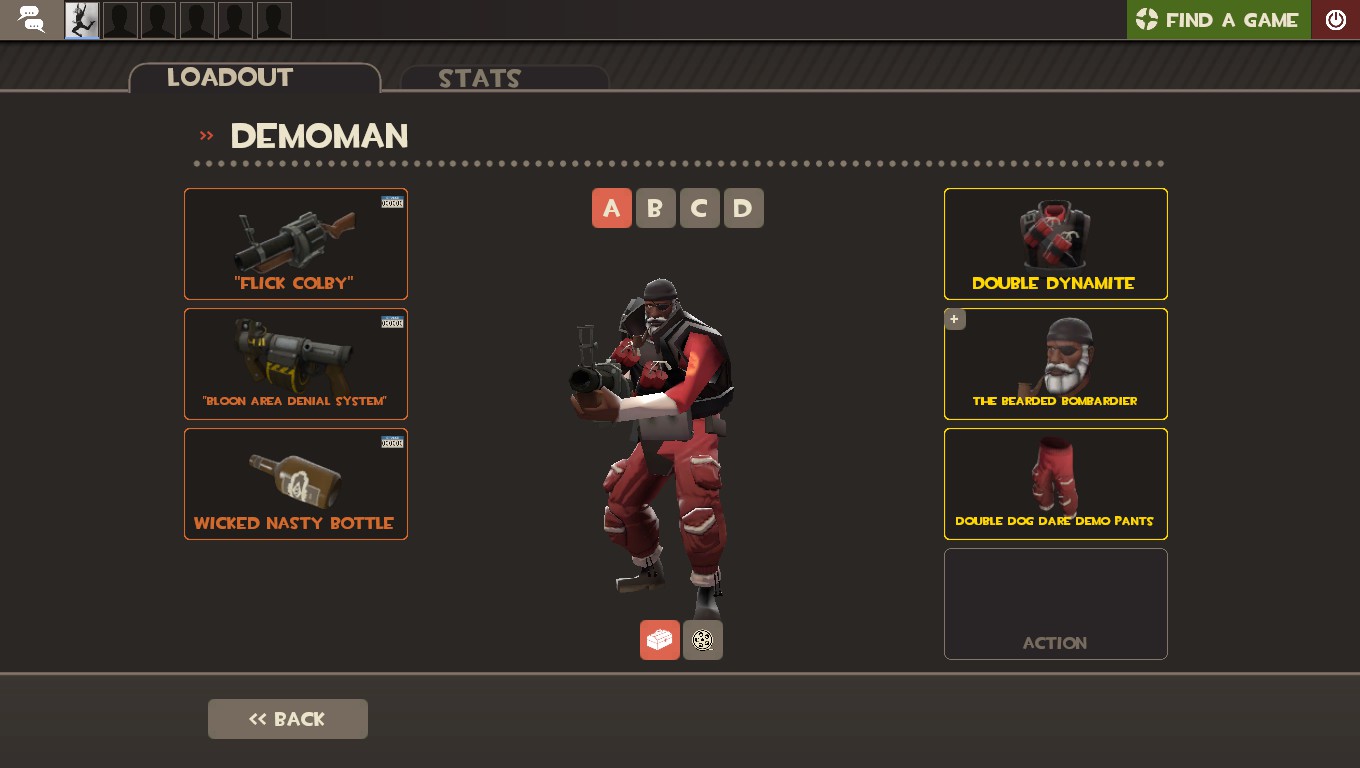Click the plus icon on the Bearded Bombardier

tap(954, 319)
